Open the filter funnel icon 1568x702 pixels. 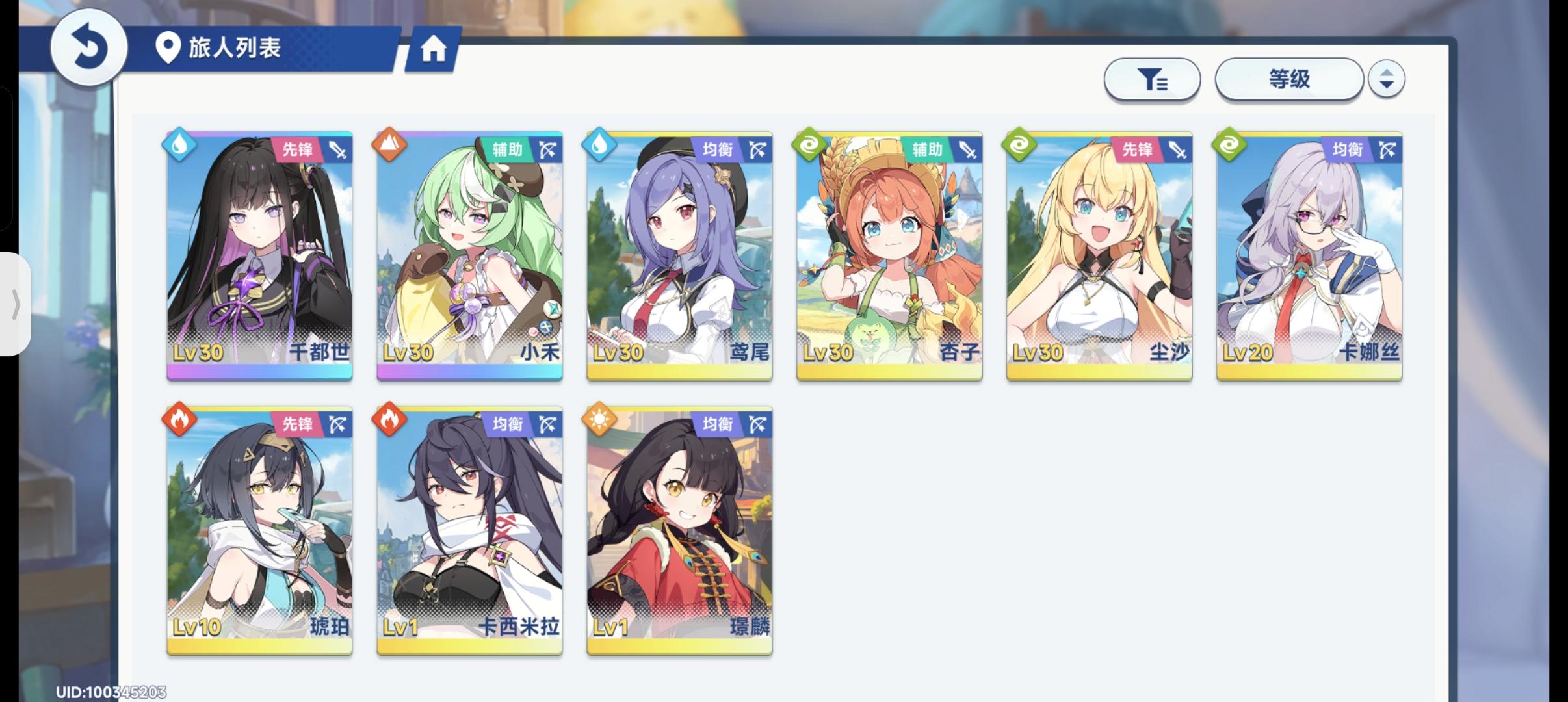tap(1153, 79)
